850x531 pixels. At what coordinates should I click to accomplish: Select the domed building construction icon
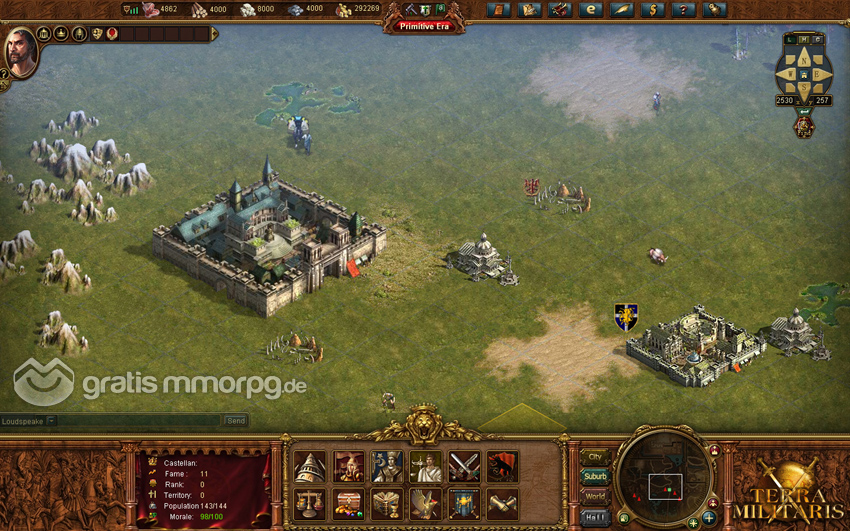tap(309, 467)
